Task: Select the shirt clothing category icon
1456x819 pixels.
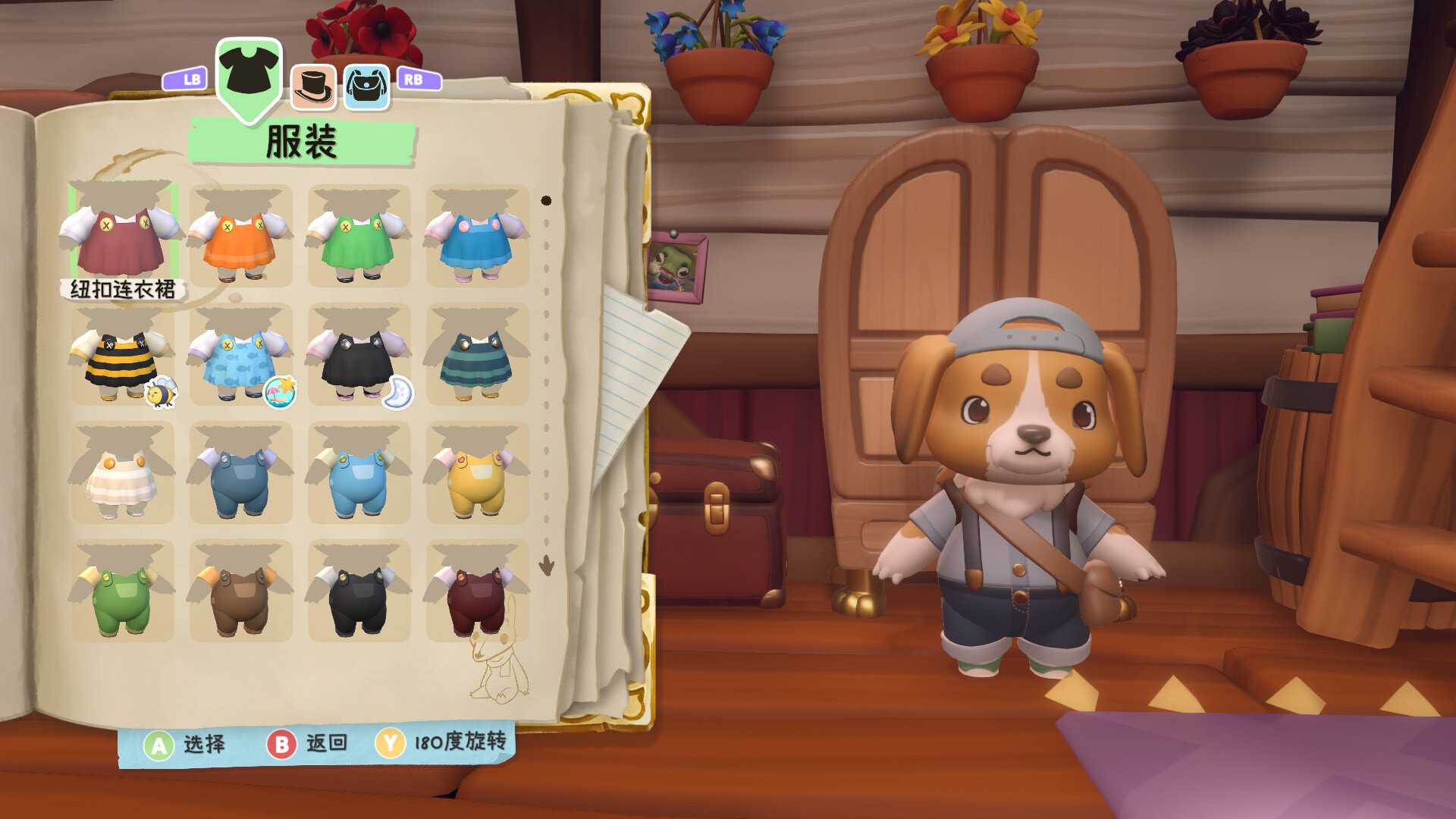Action: 248,71
